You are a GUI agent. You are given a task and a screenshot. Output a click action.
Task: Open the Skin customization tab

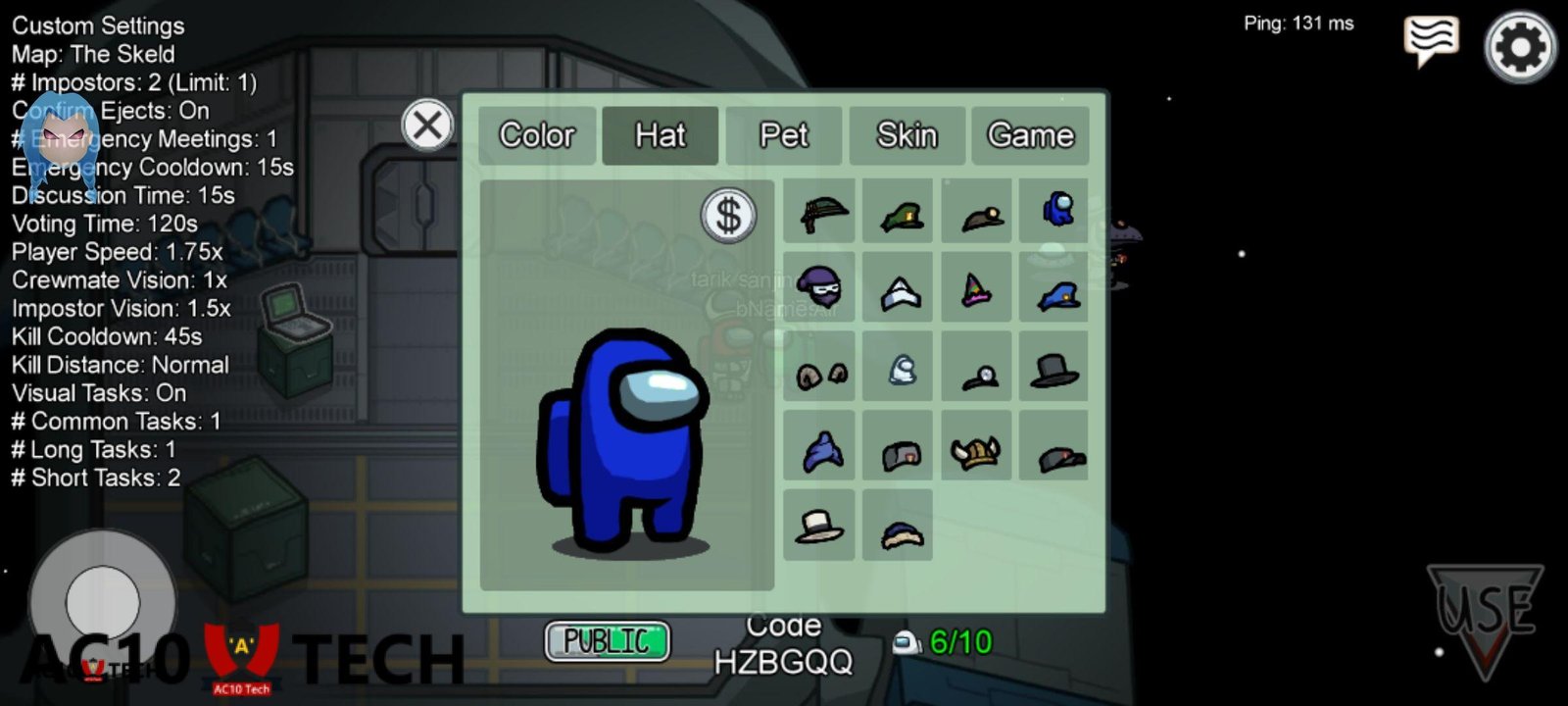point(906,135)
